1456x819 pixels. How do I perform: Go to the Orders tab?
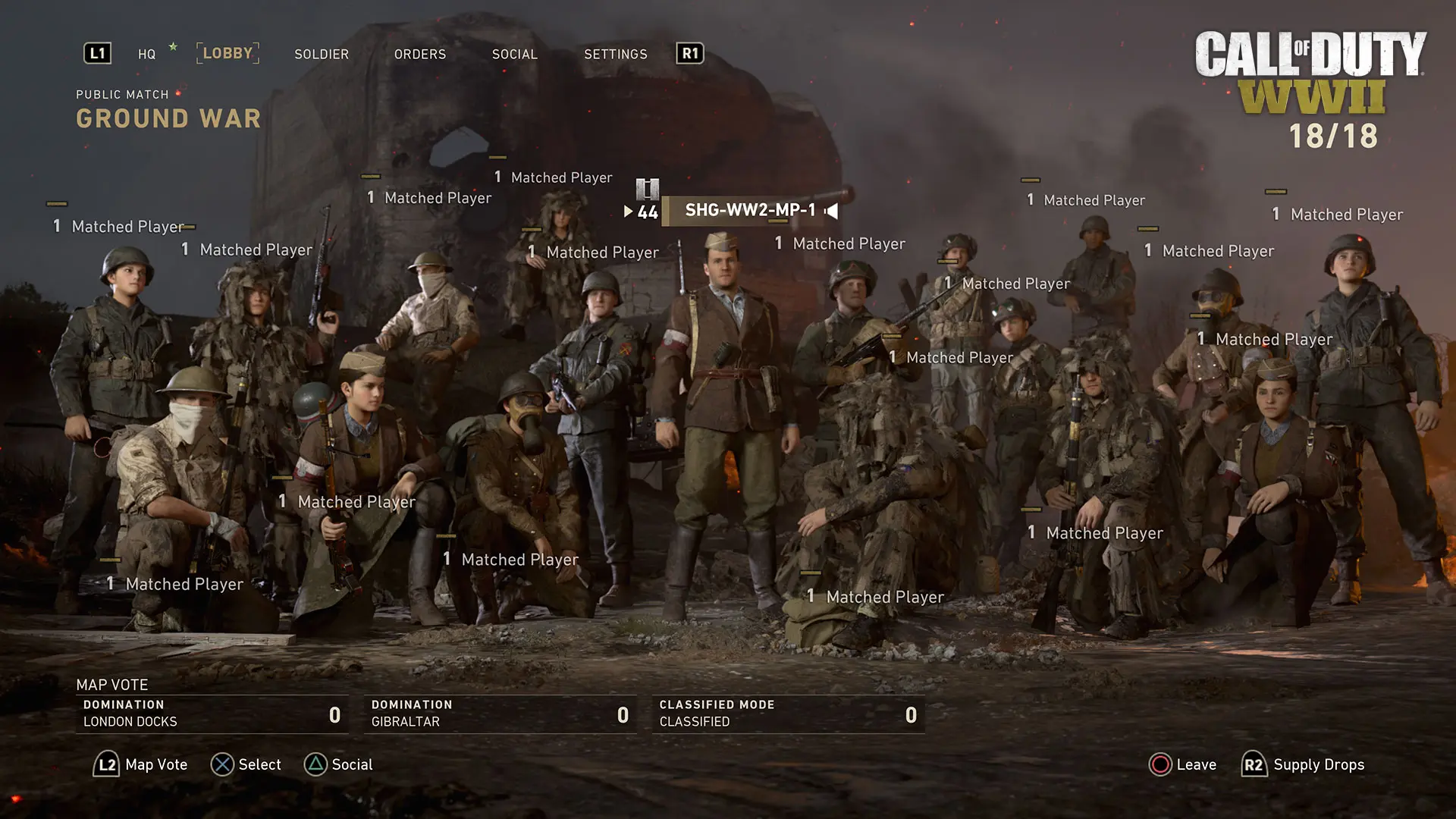point(420,54)
